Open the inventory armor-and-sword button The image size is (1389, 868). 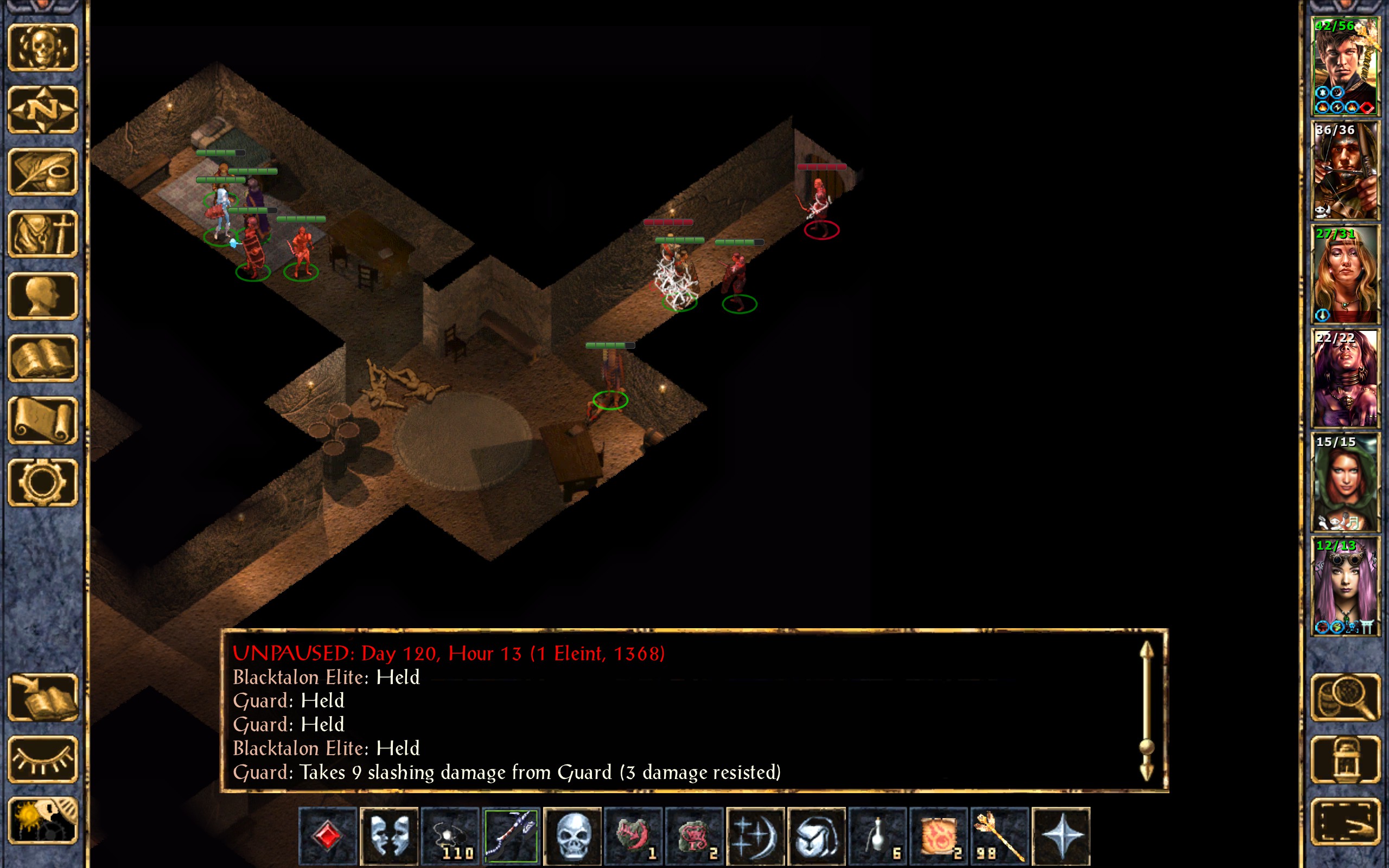coord(43,234)
